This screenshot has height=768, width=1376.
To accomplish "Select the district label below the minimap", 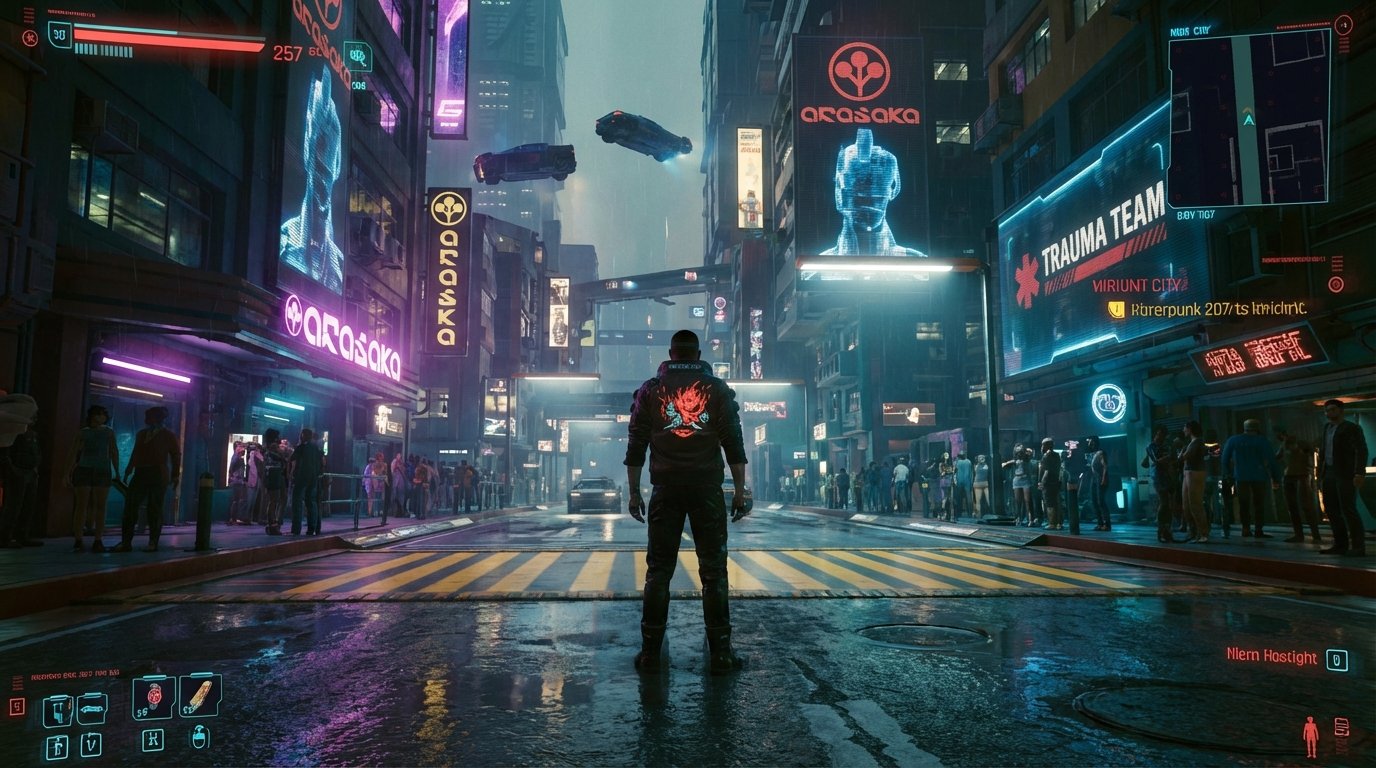I will 1195,213.
